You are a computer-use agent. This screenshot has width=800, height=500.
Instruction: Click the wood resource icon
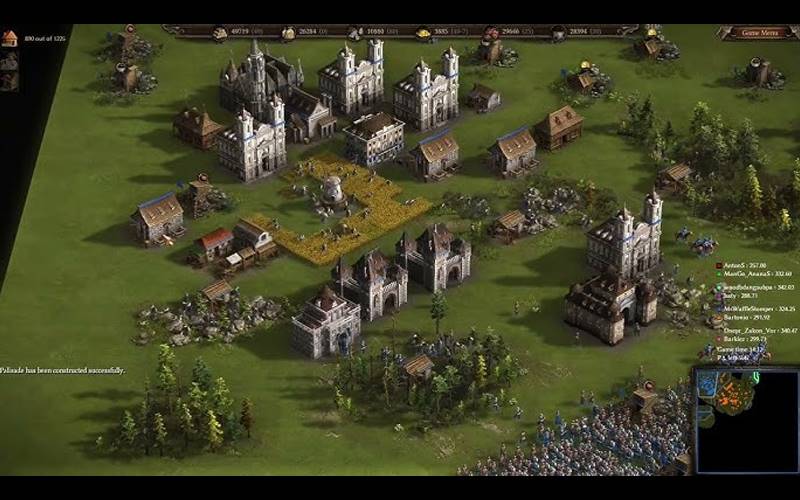220,33
